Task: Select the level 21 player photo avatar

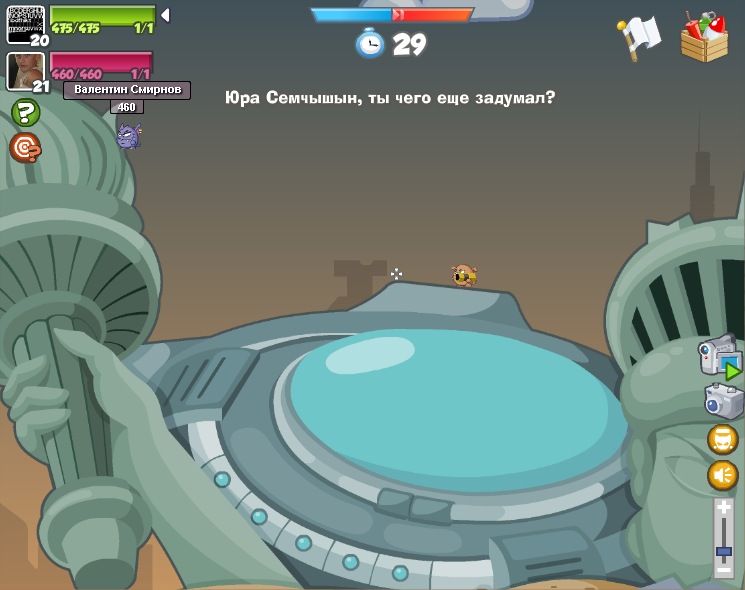Action: (24, 69)
